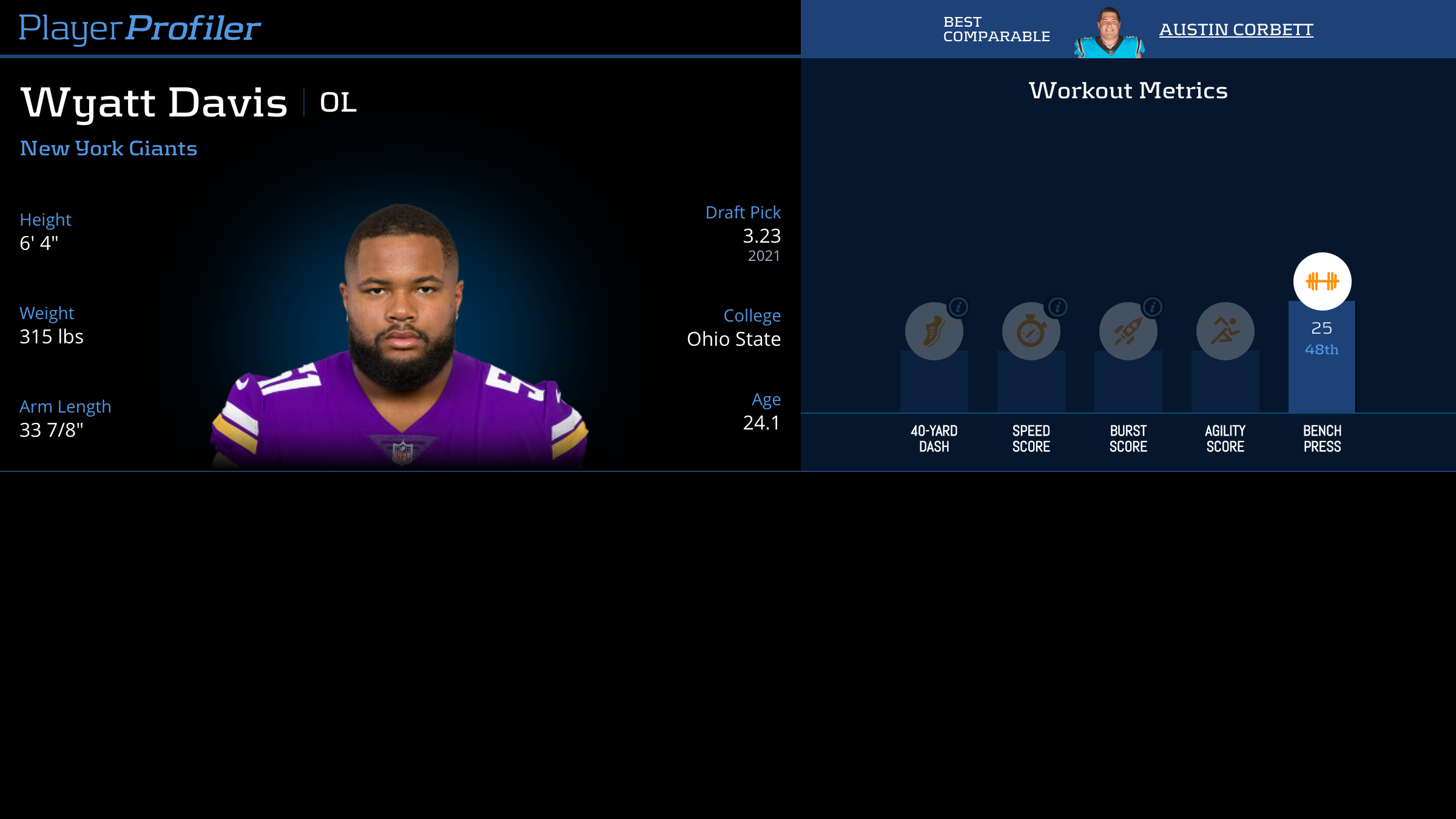Image resolution: width=1456 pixels, height=819 pixels.
Task: Select the Speed Score stopwatch icon
Action: click(x=1031, y=331)
